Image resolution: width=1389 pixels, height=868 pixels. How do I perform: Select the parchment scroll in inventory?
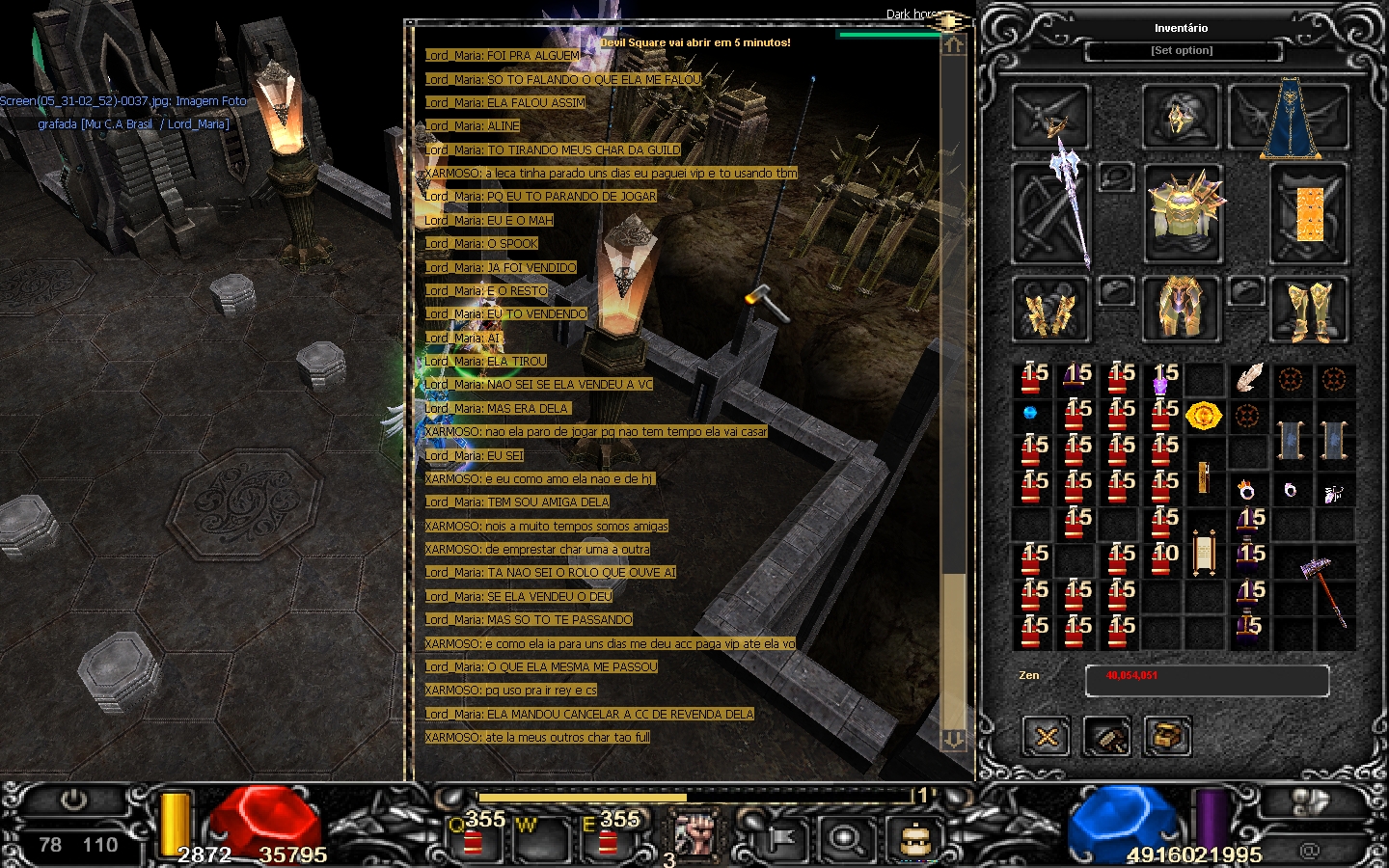tap(1203, 552)
